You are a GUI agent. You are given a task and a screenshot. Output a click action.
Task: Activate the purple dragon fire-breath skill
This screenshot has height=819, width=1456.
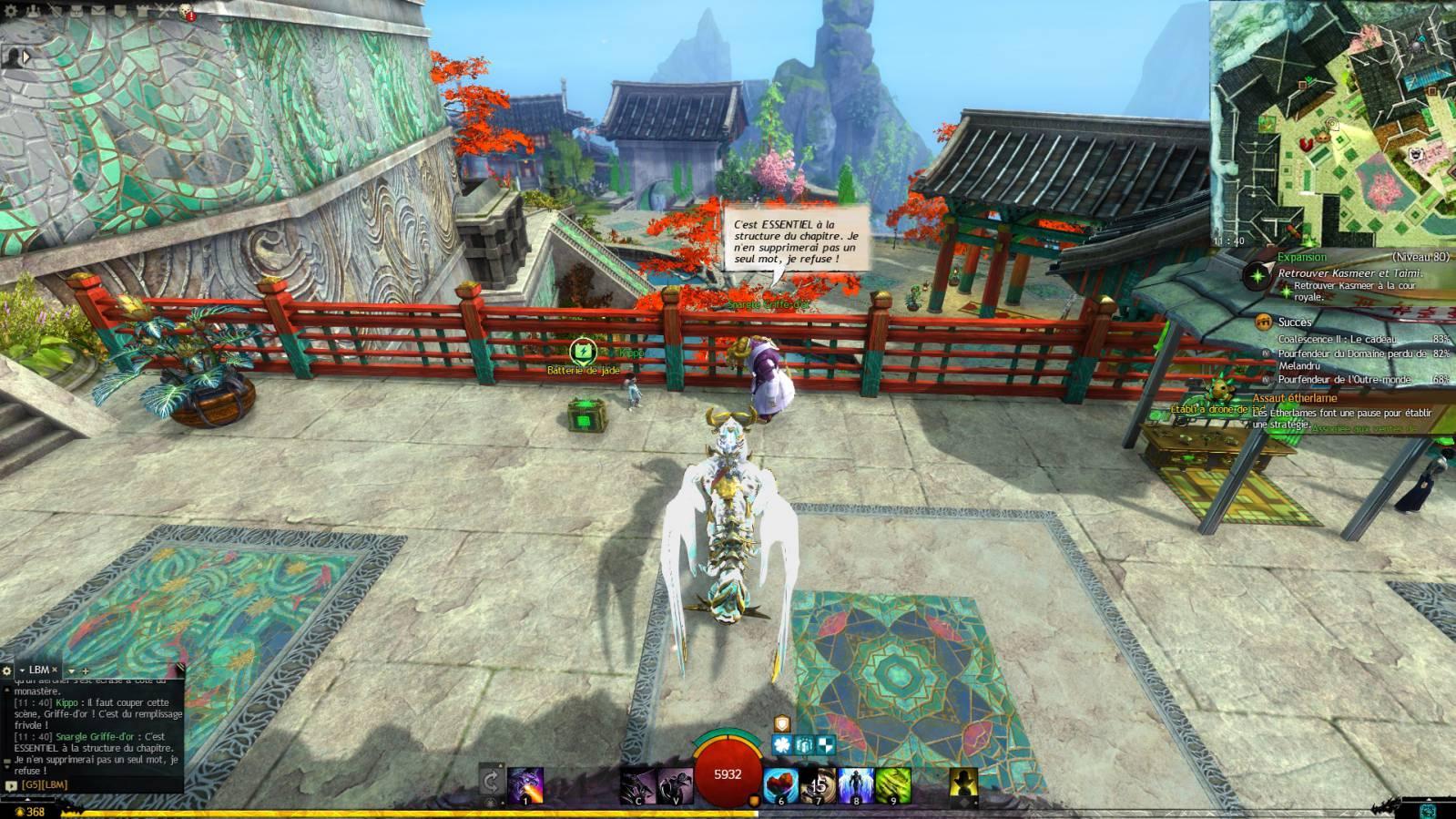[525, 785]
